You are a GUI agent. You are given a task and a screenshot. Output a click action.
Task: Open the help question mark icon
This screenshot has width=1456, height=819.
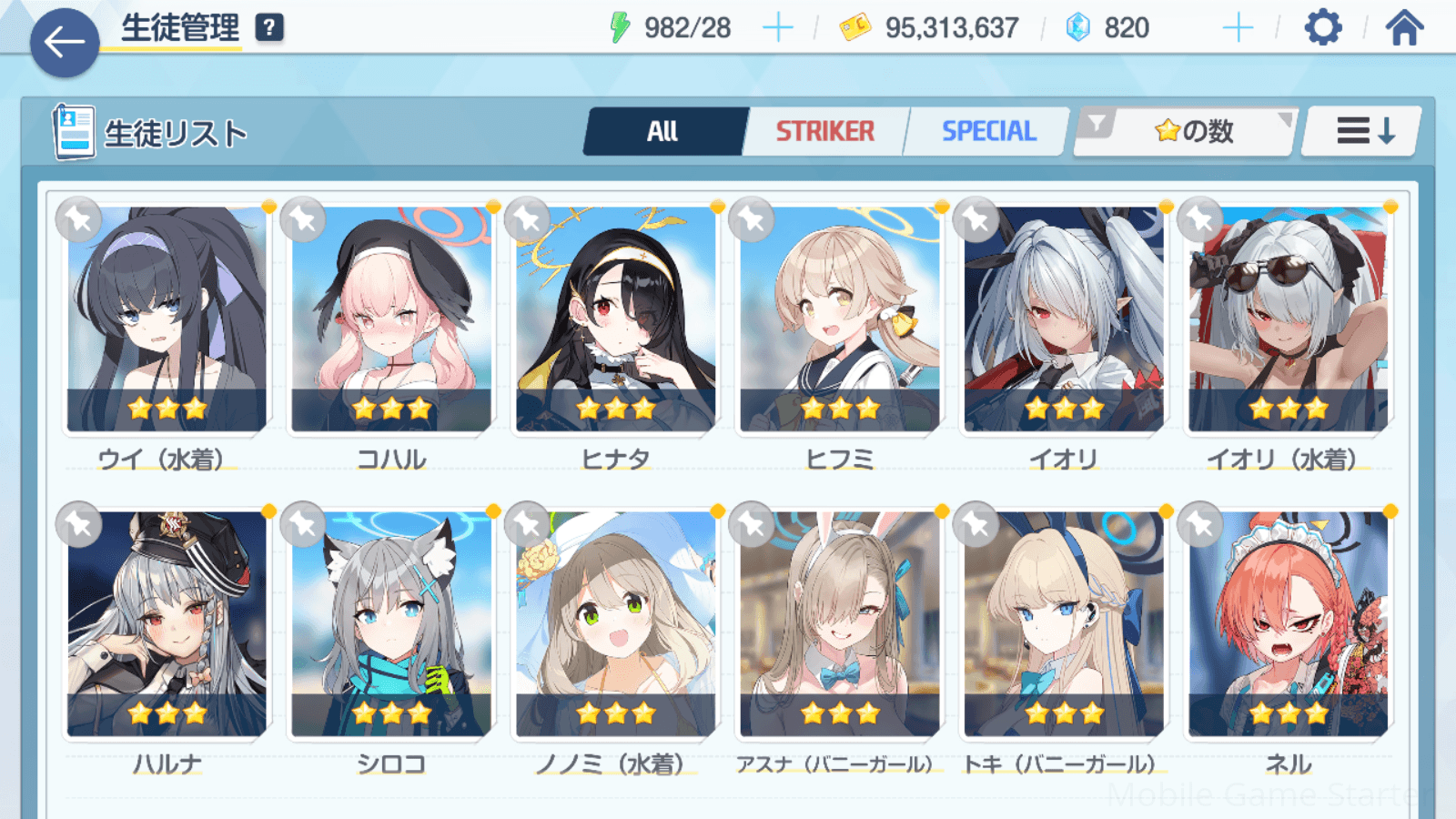point(268,28)
